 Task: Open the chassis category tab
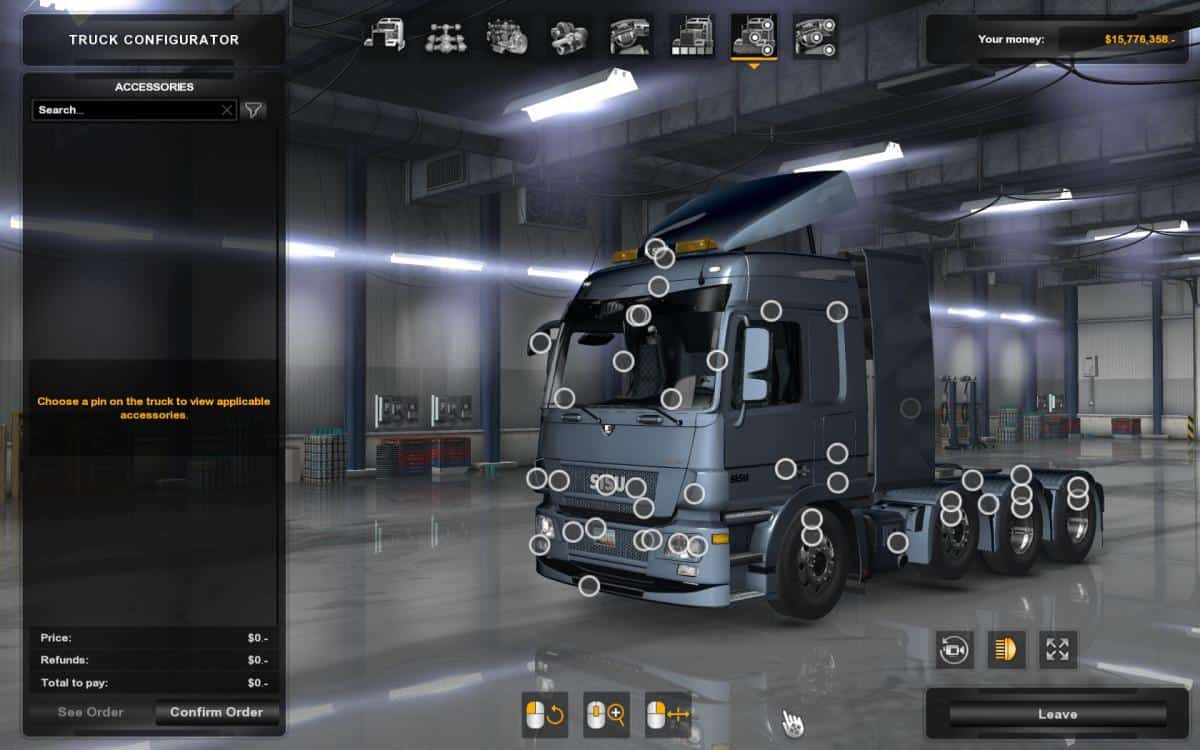pos(445,37)
